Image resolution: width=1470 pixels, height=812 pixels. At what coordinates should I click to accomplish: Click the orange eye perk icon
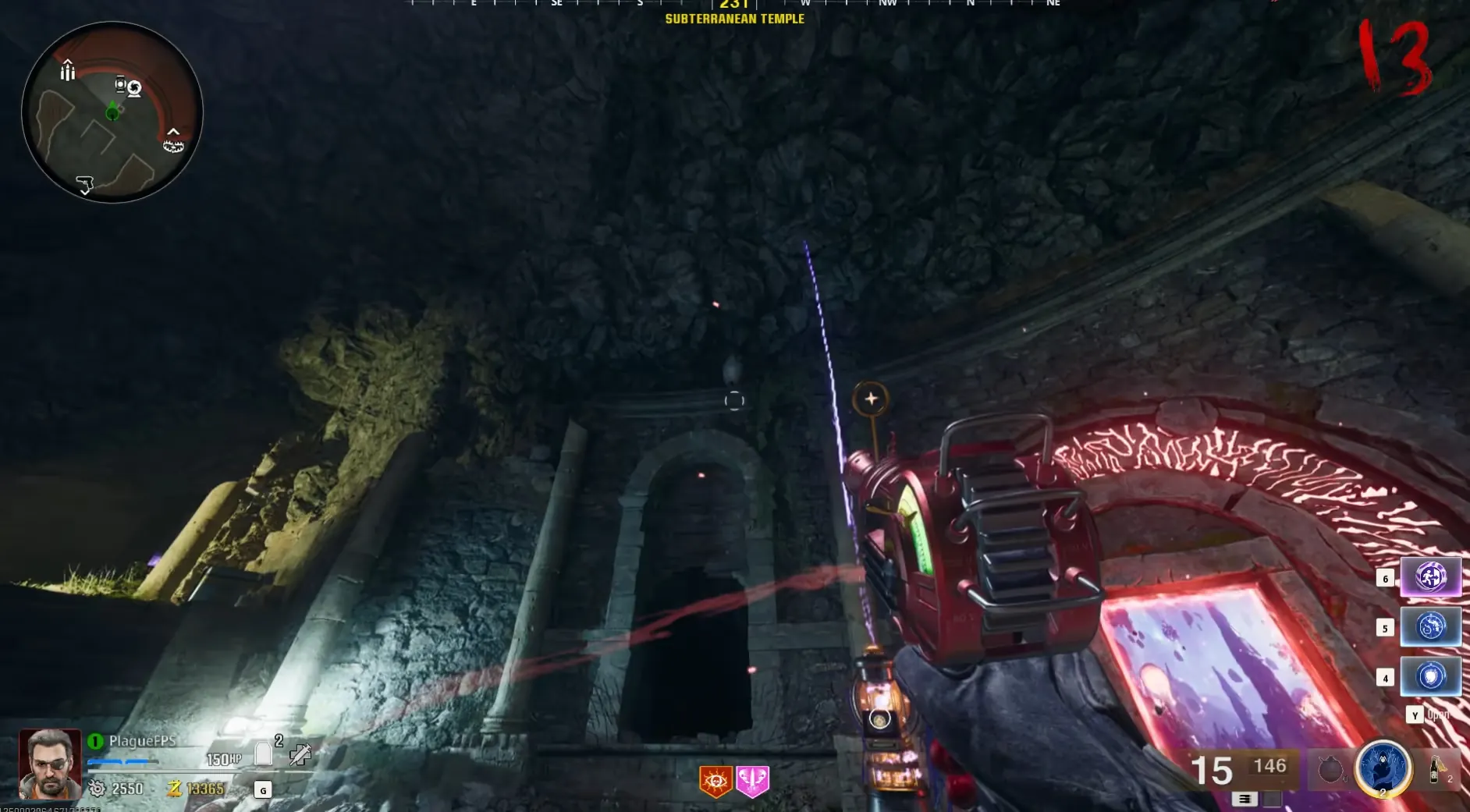pyautogui.click(x=715, y=781)
